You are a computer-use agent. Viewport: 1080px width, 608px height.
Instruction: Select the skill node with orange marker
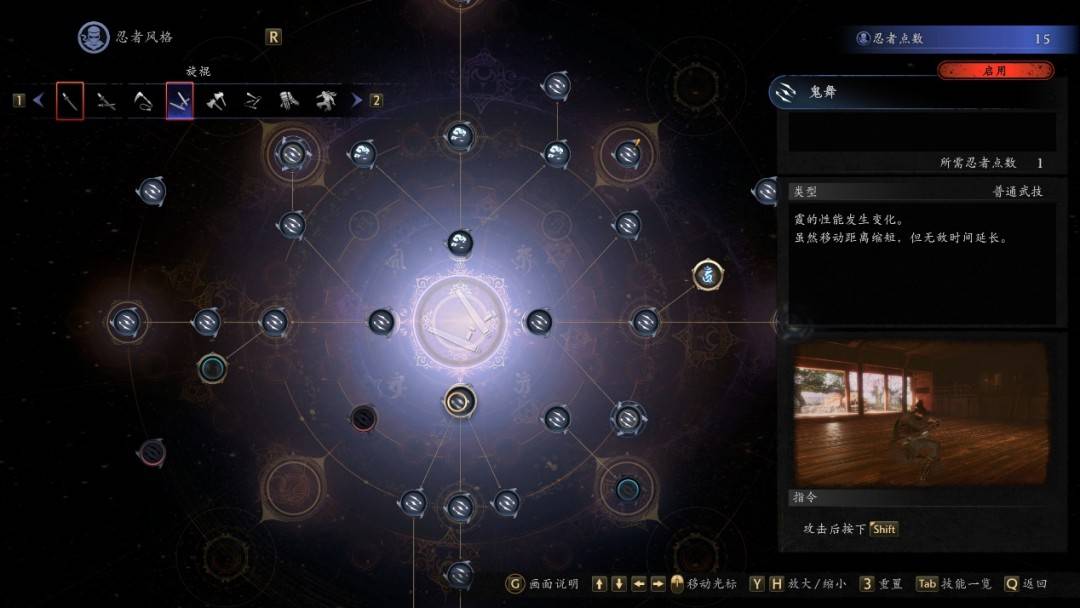628,154
